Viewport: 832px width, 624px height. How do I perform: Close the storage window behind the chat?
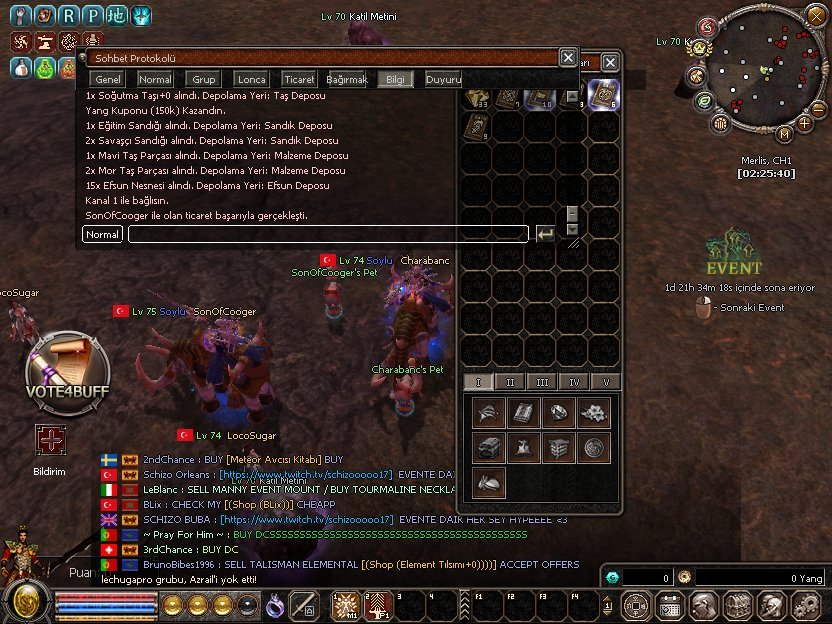610,62
